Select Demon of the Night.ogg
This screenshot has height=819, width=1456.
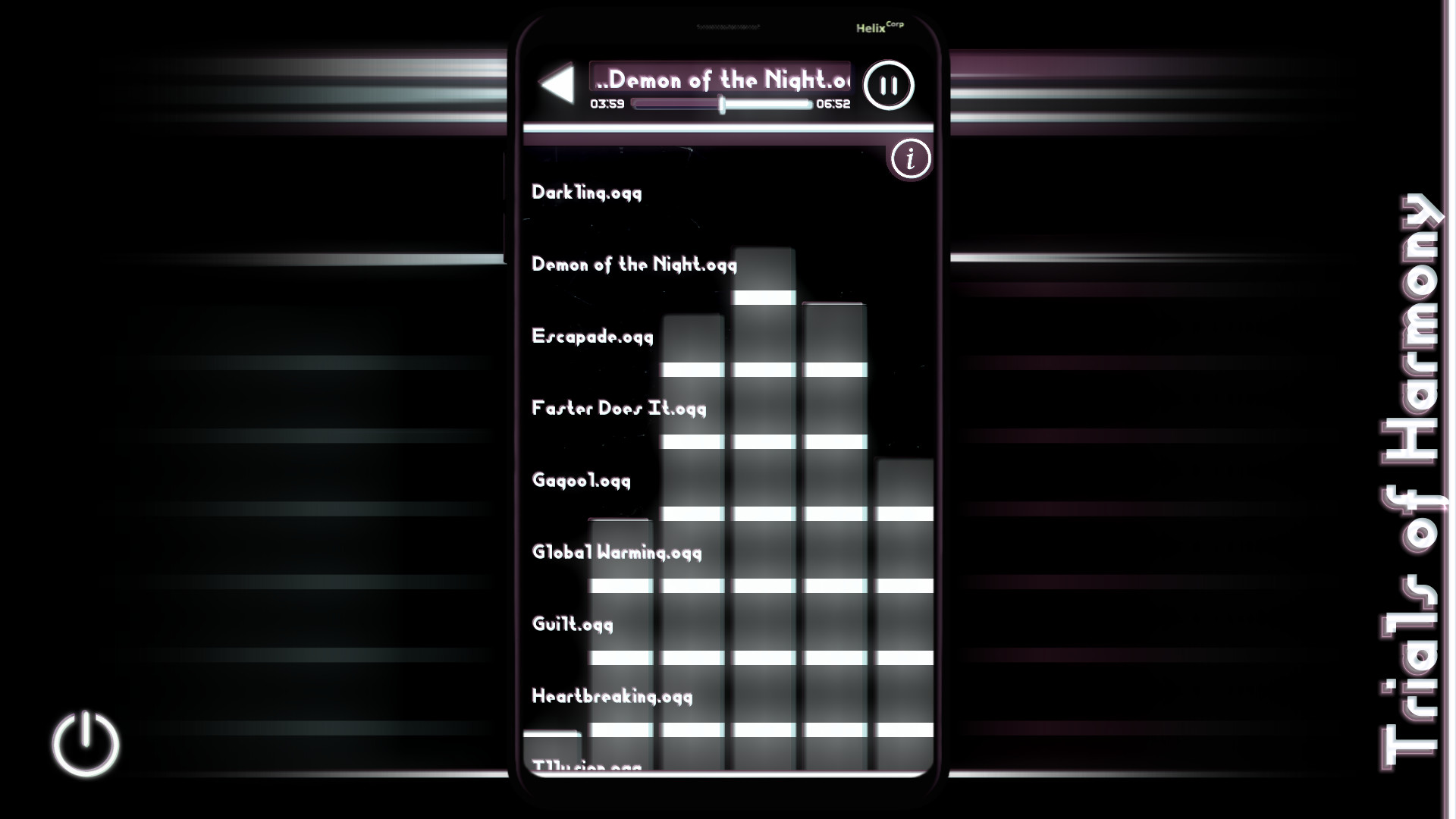point(634,265)
